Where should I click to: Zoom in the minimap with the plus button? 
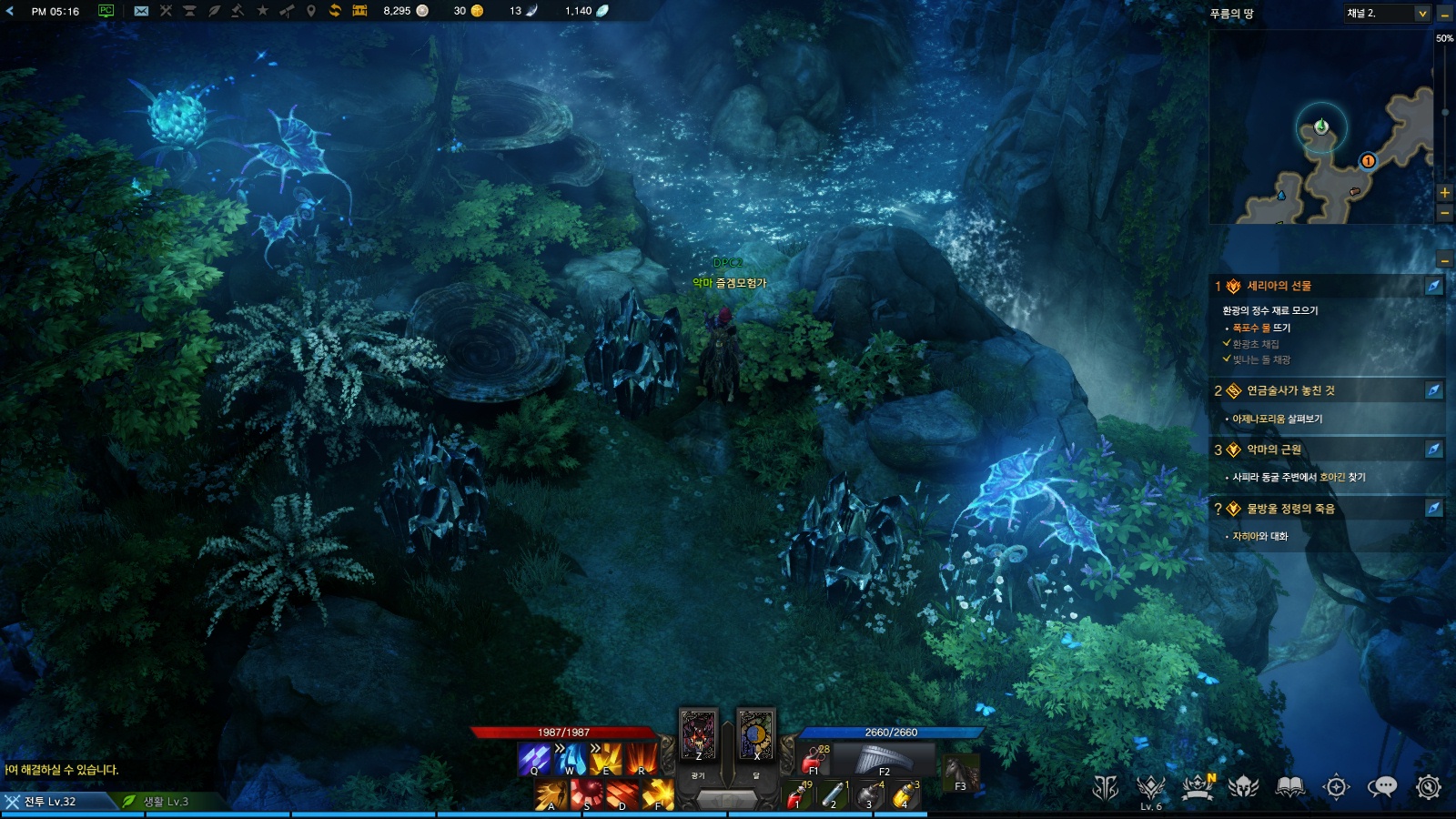(1444, 193)
